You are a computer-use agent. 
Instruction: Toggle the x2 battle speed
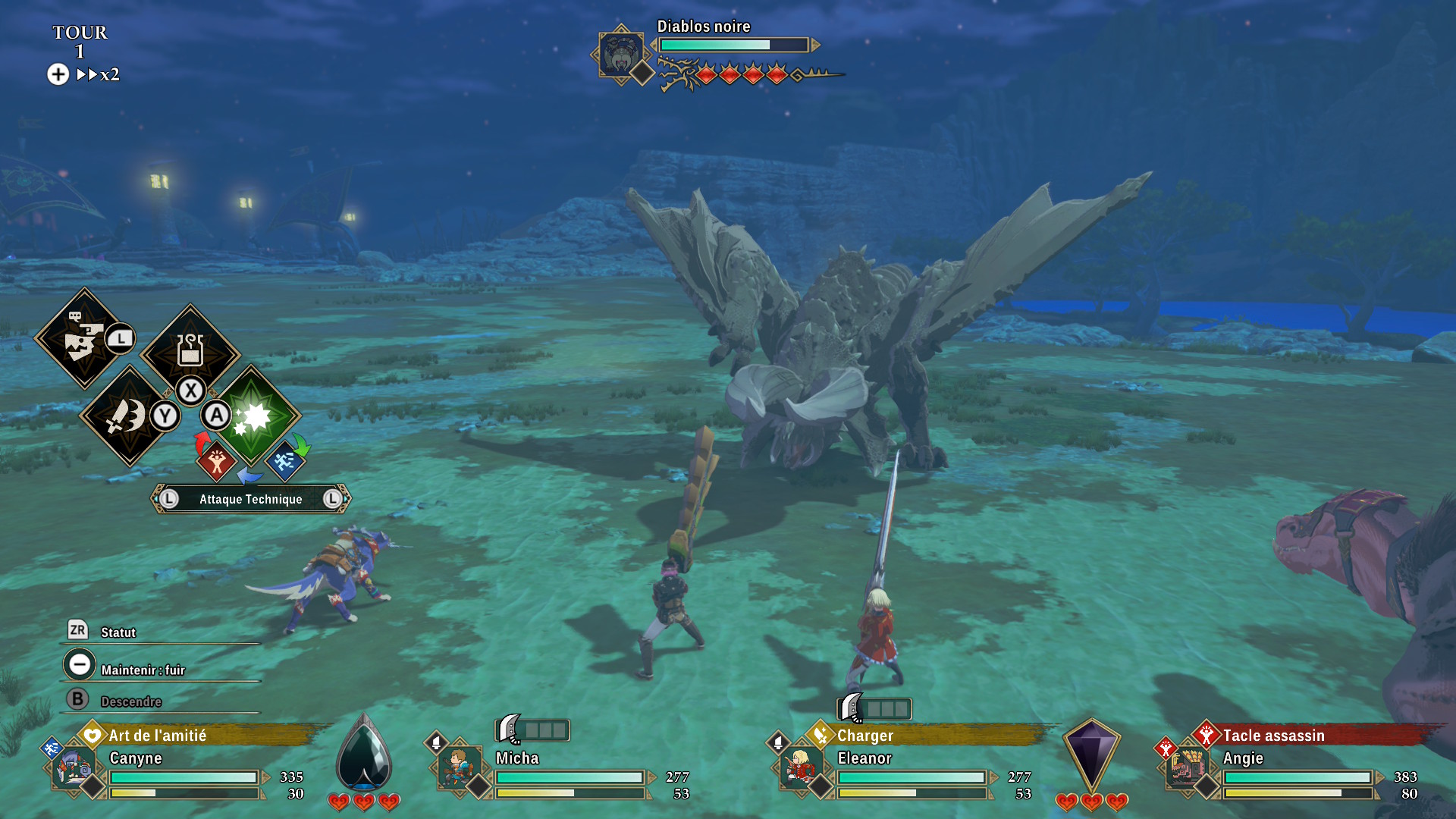pyautogui.click(x=99, y=74)
